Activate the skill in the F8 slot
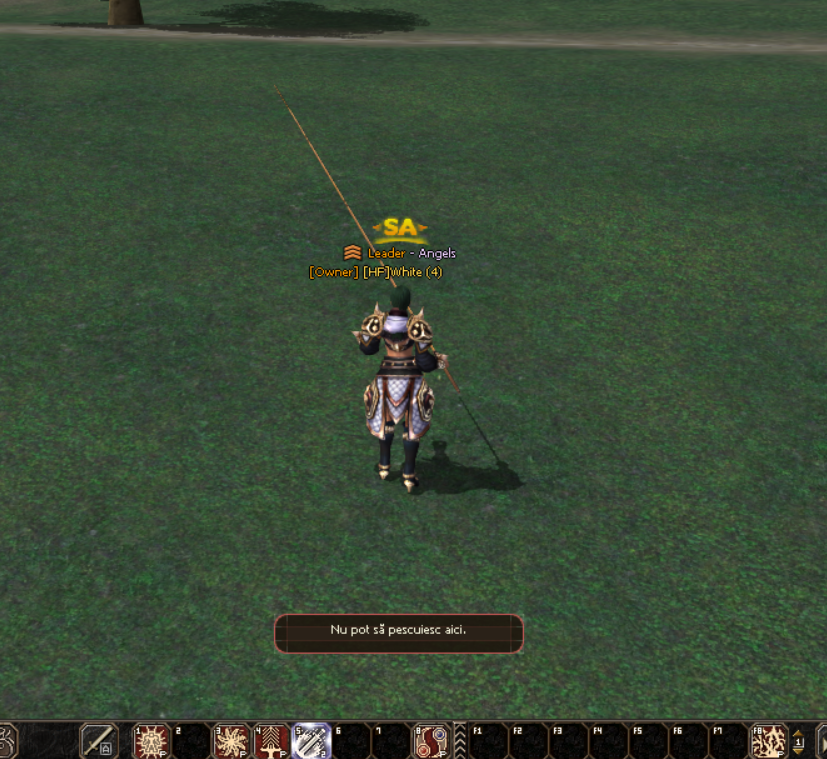Image resolution: width=827 pixels, height=759 pixels. pyautogui.click(x=770, y=741)
